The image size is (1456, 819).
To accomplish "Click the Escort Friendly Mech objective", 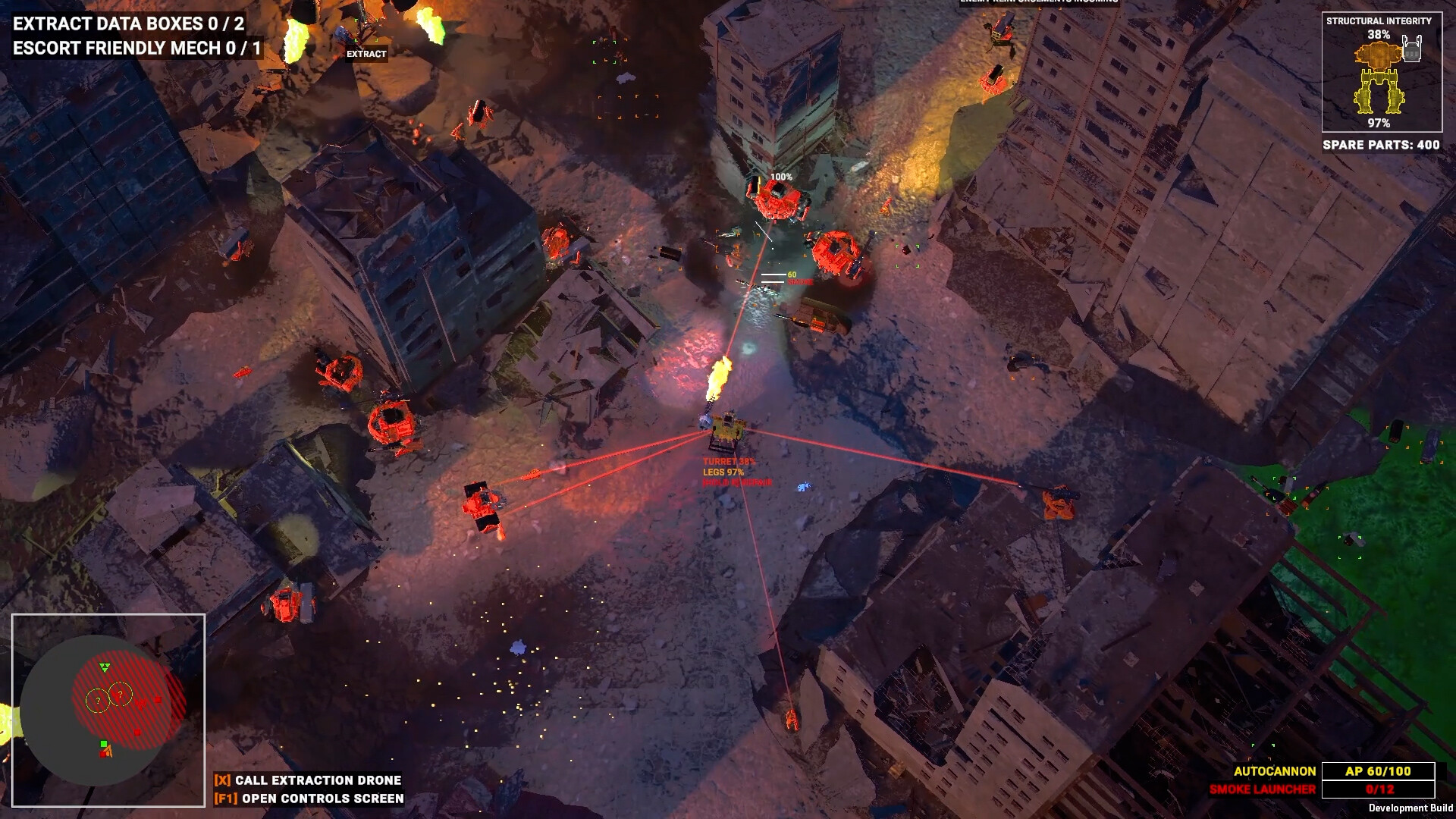I will [x=137, y=49].
